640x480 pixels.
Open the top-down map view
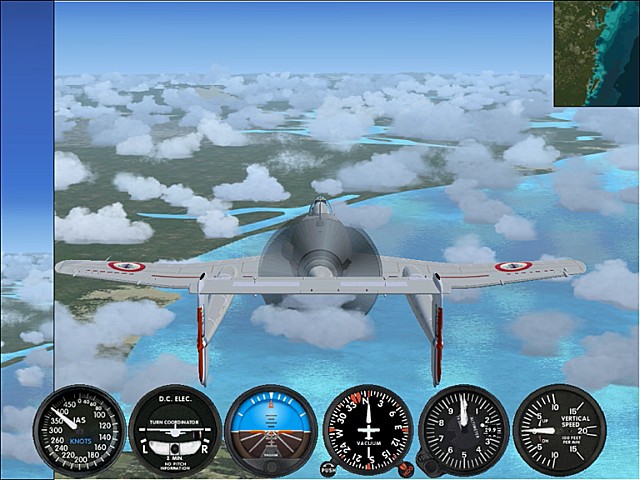596,53
